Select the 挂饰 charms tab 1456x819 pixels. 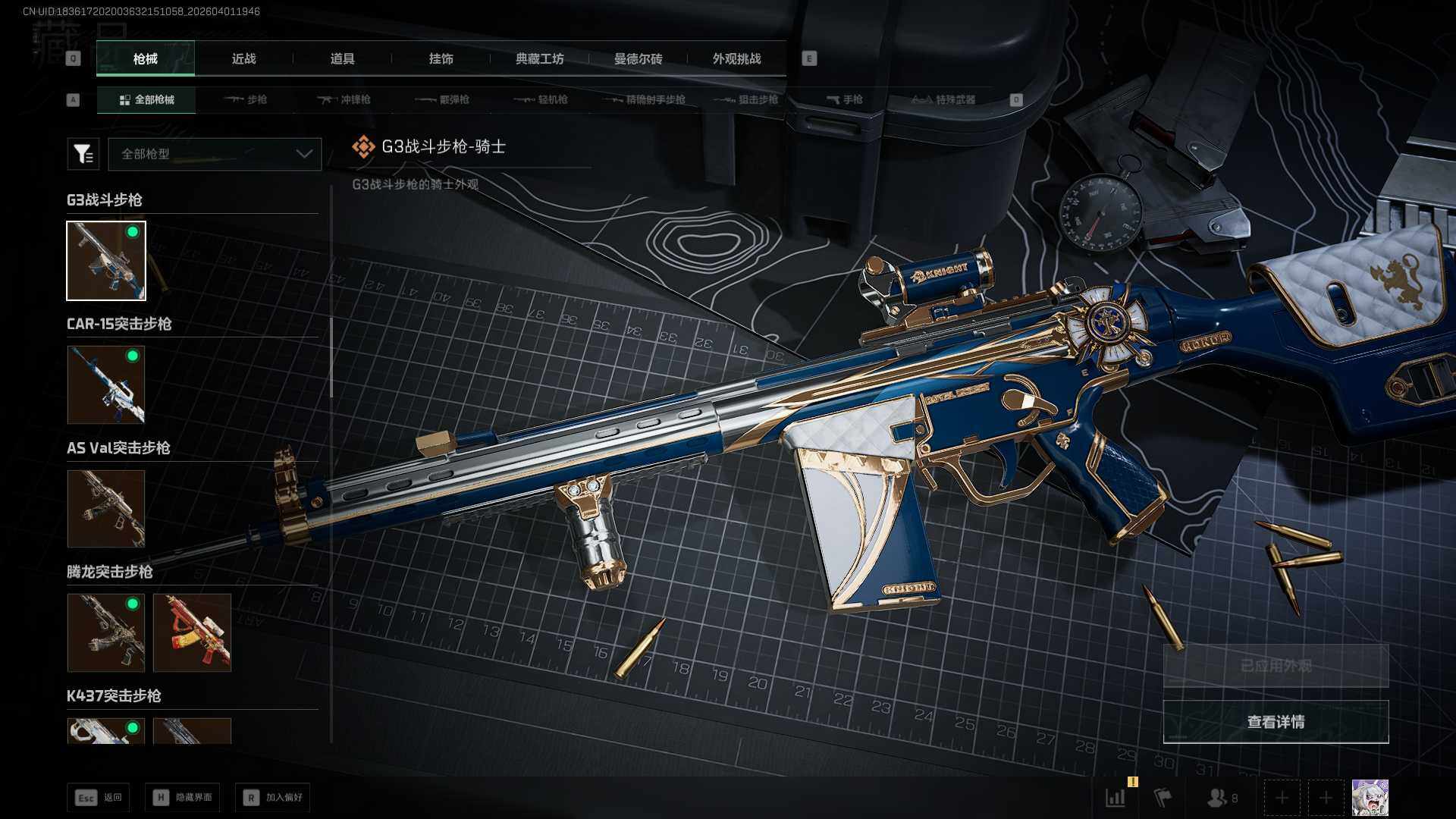(441, 58)
